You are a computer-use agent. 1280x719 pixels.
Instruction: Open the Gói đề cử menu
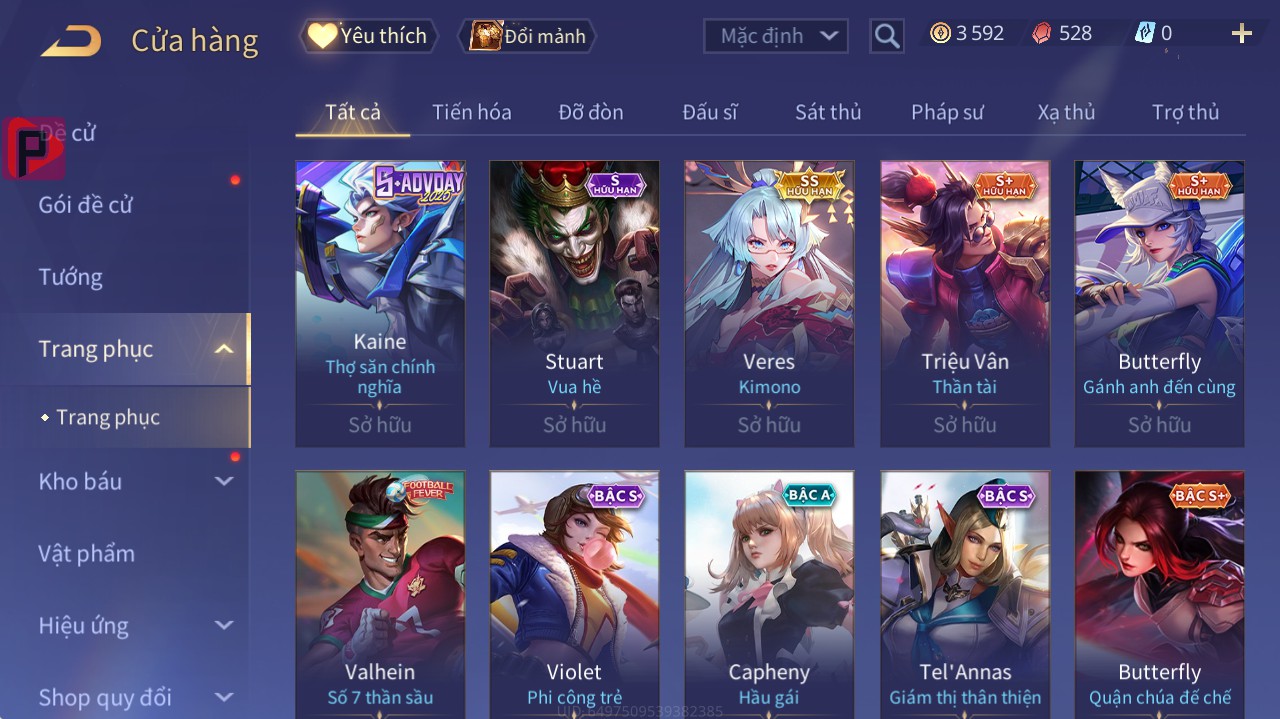[85, 205]
